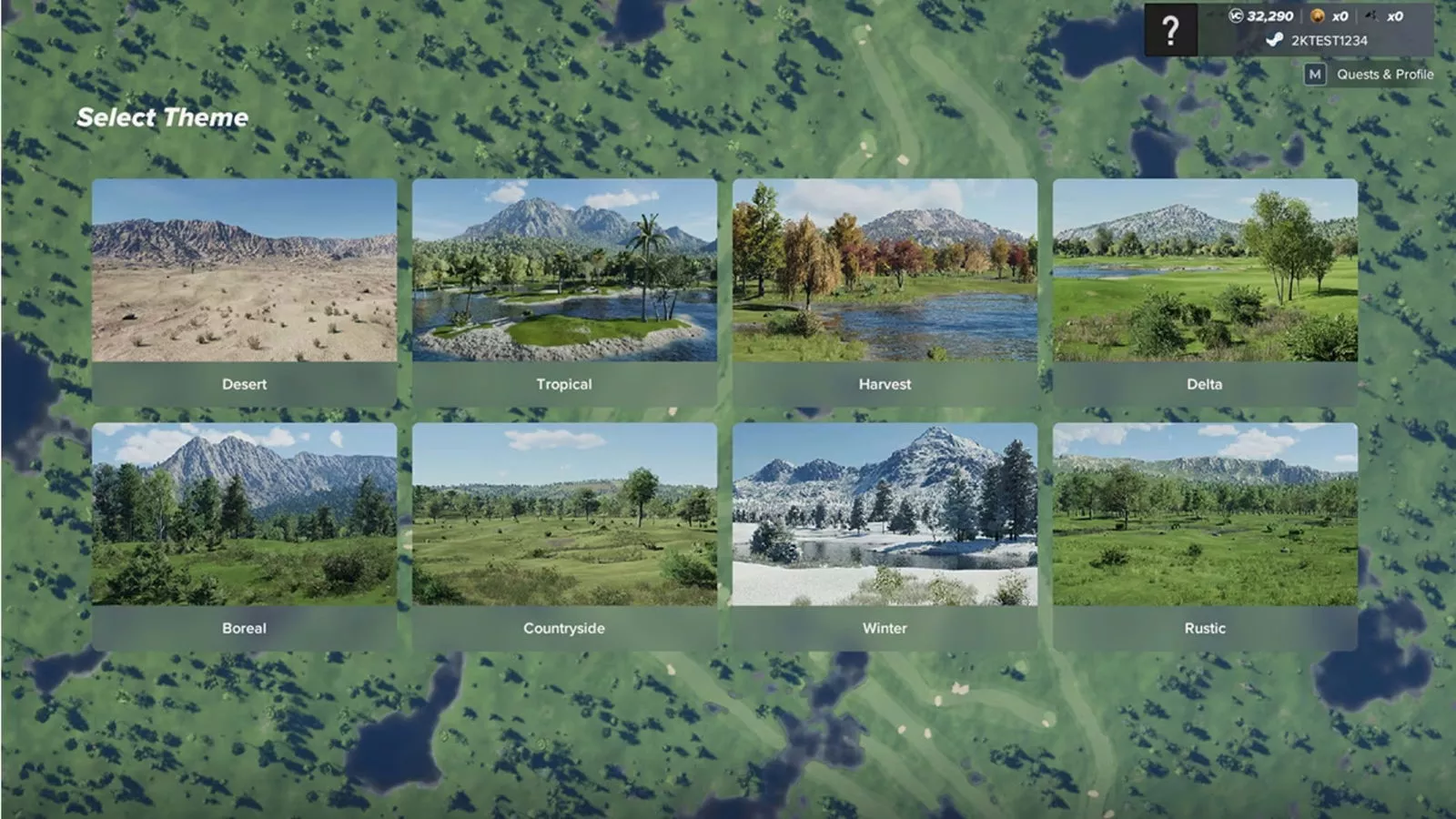Image resolution: width=1456 pixels, height=819 pixels.
Task: Click the Steam logo next to the username
Action: tap(1274, 40)
